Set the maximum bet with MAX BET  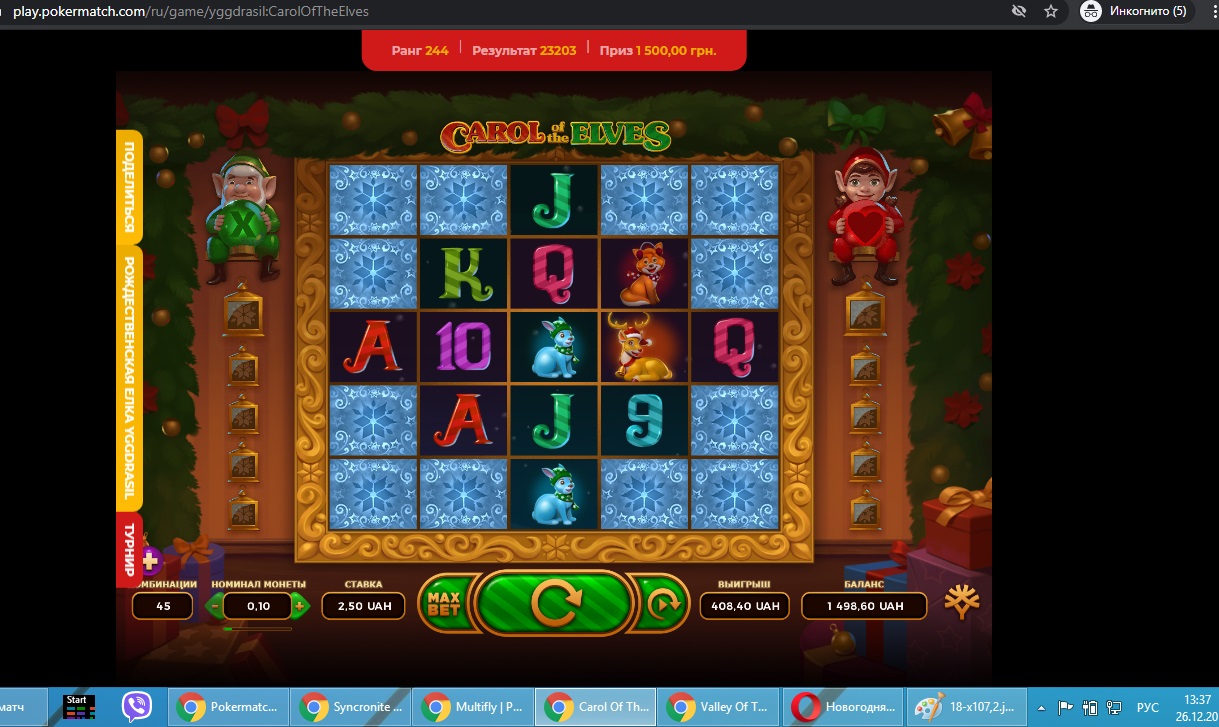[443, 604]
